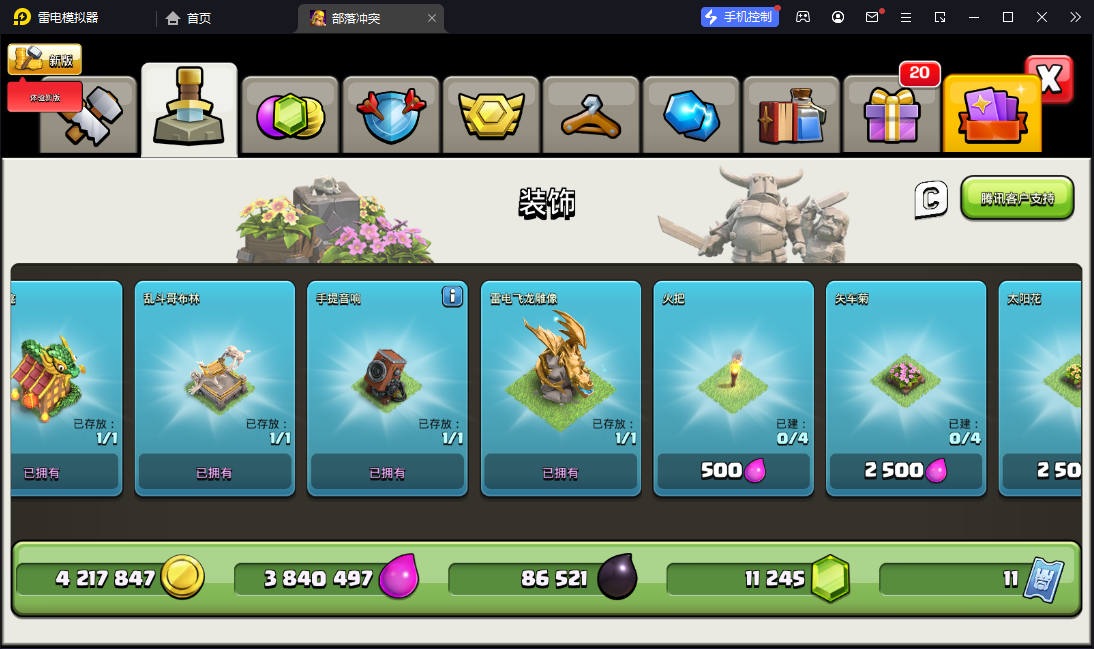Open the green gem and coins resources tab

[x=290, y=116]
